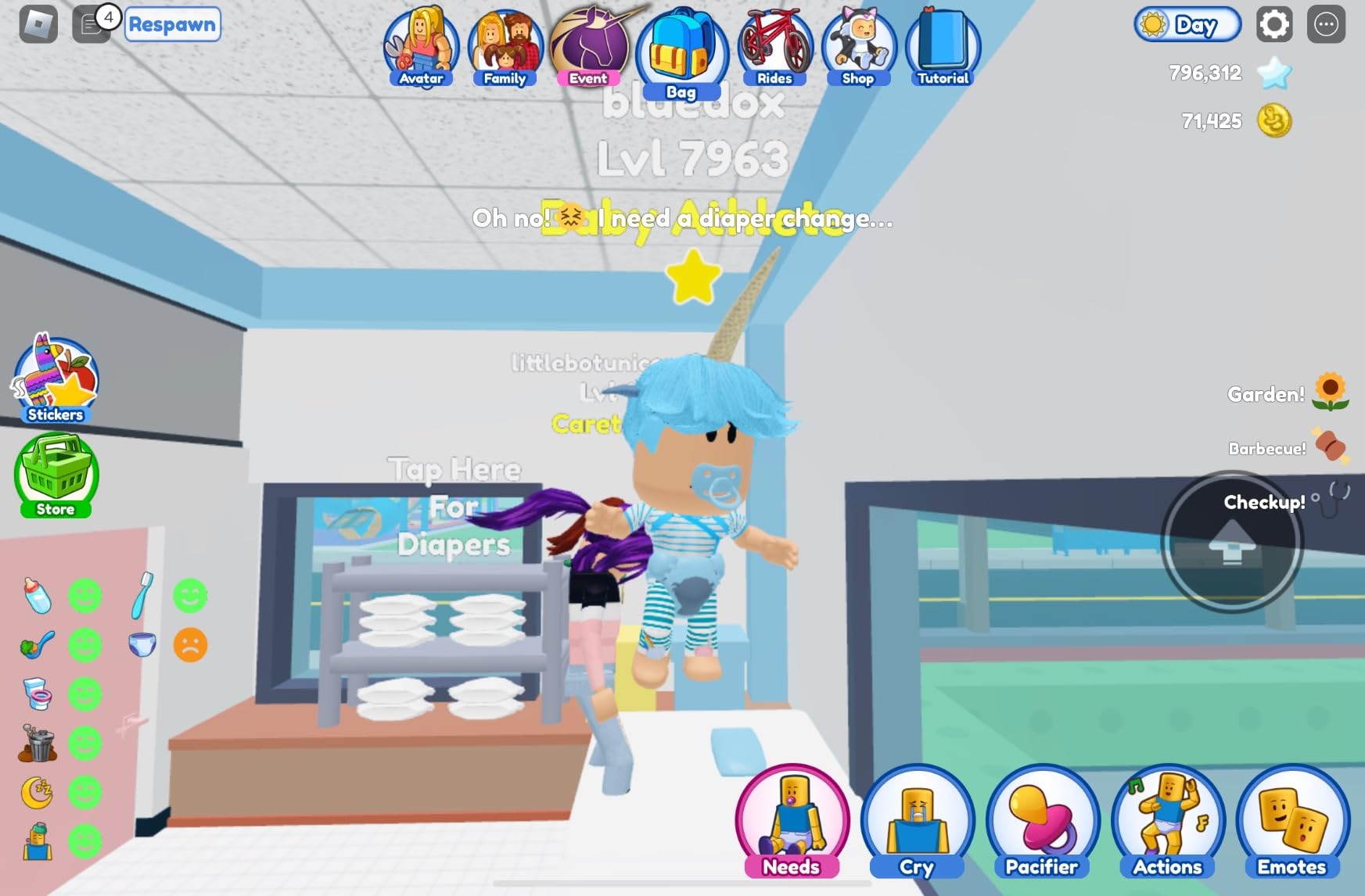This screenshot has width=1365, height=896.
Task: Toggle Day to Night mode
Action: pos(1189,25)
